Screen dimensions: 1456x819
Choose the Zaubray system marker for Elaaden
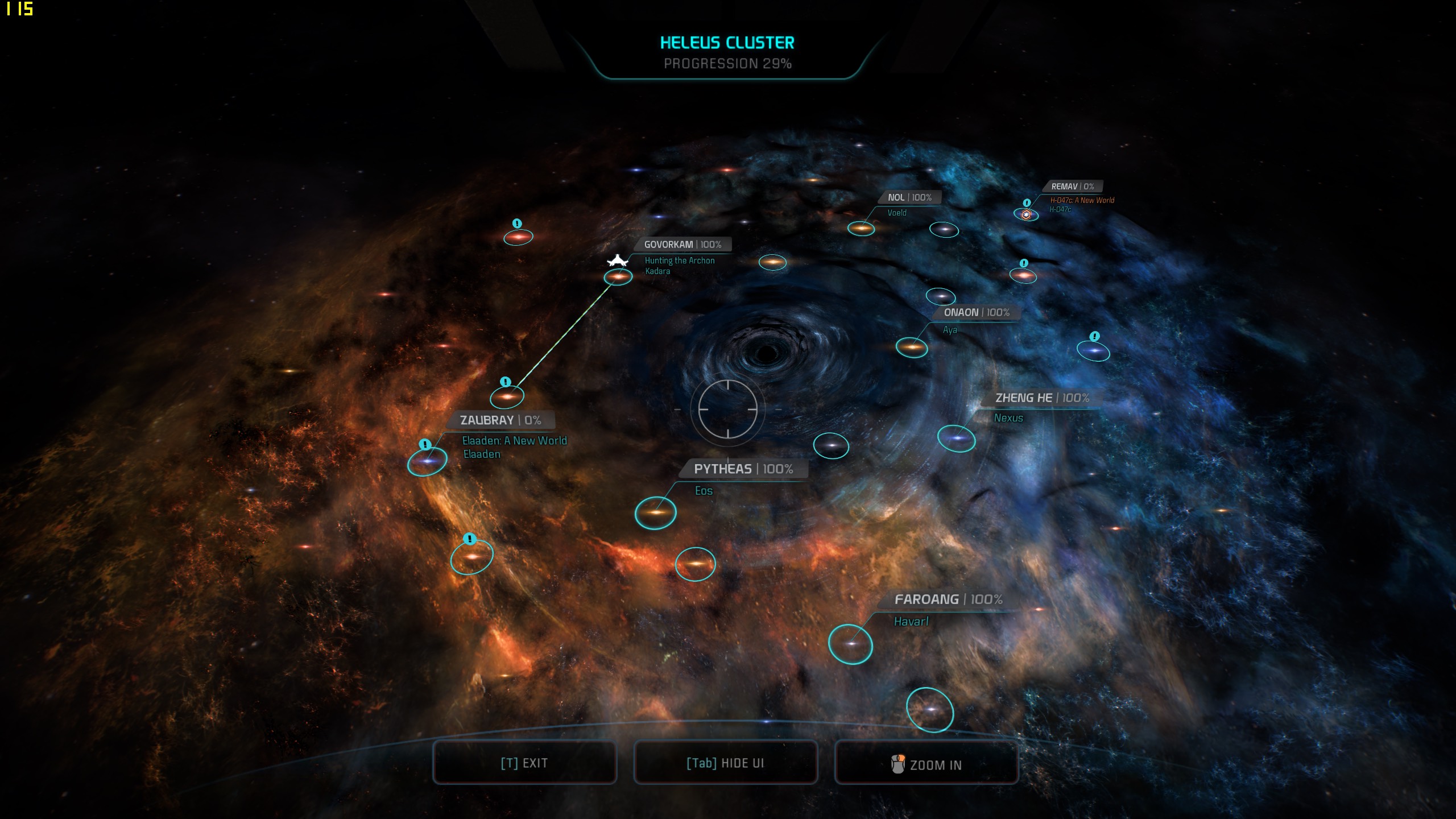pos(427,461)
